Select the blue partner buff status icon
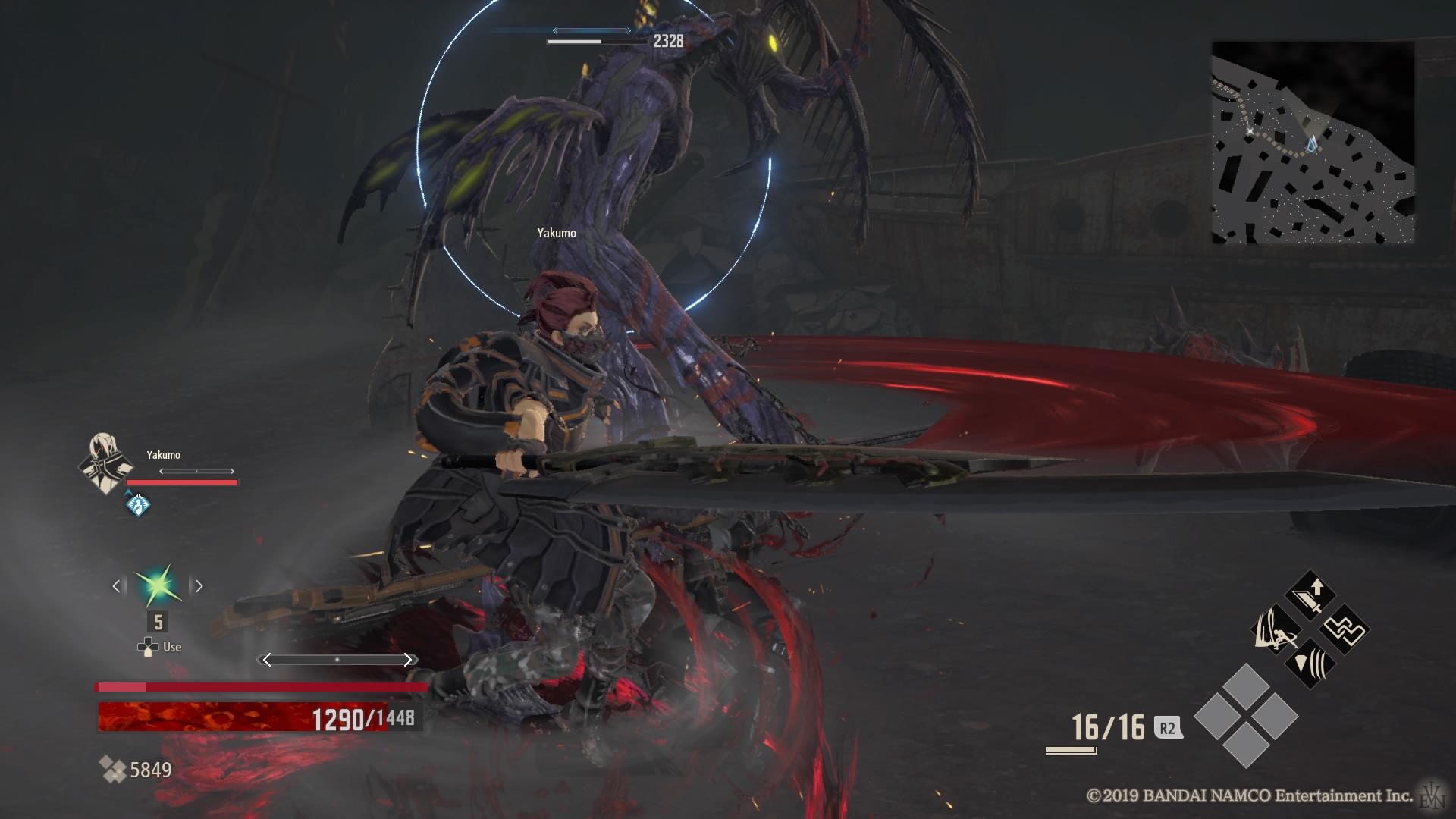This screenshot has height=819, width=1456. pyautogui.click(x=137, y=504)
